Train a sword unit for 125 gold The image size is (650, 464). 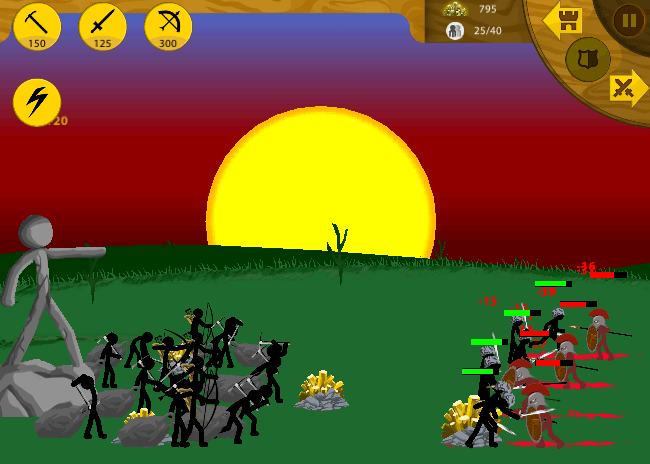click(x=103, y=26)
